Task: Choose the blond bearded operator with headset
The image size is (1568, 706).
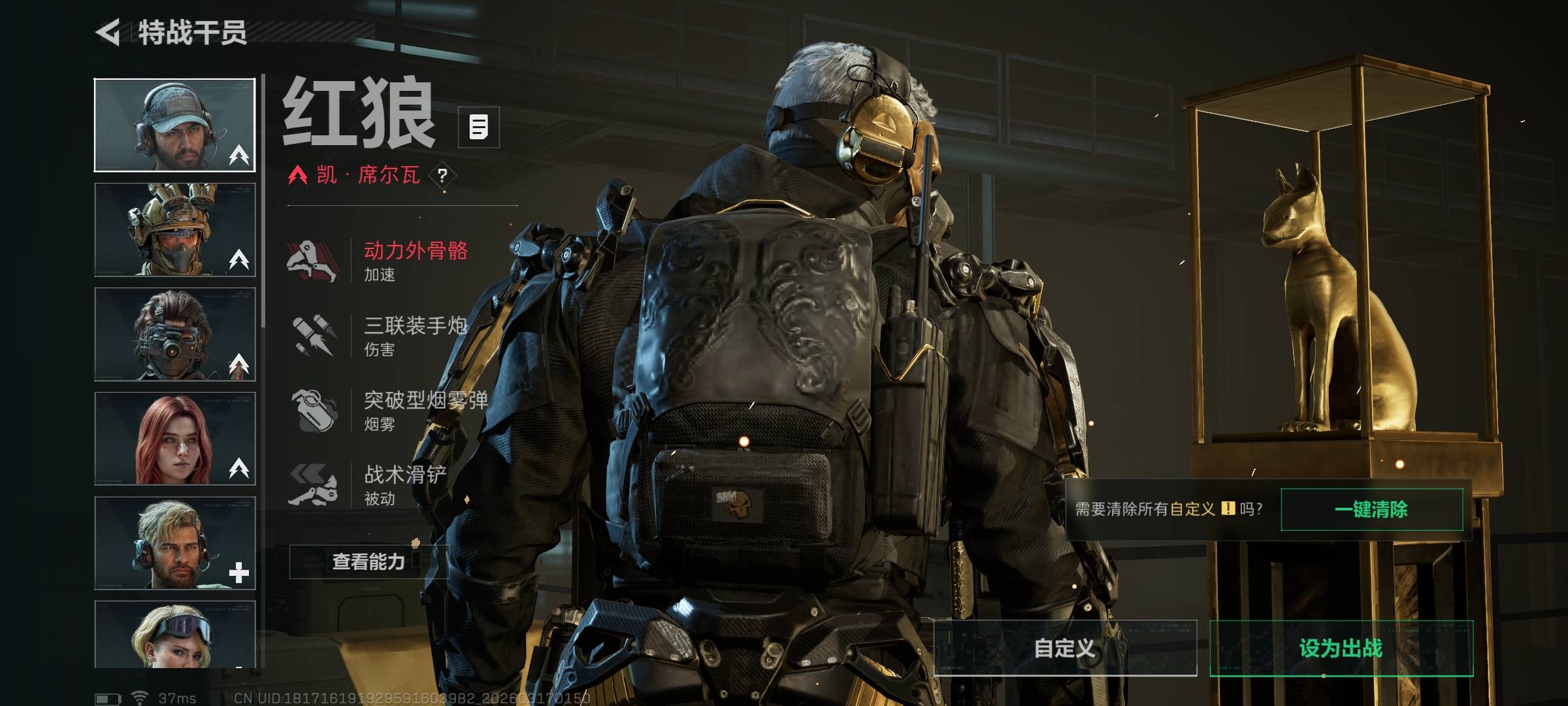Action: [x=174, y=543]
